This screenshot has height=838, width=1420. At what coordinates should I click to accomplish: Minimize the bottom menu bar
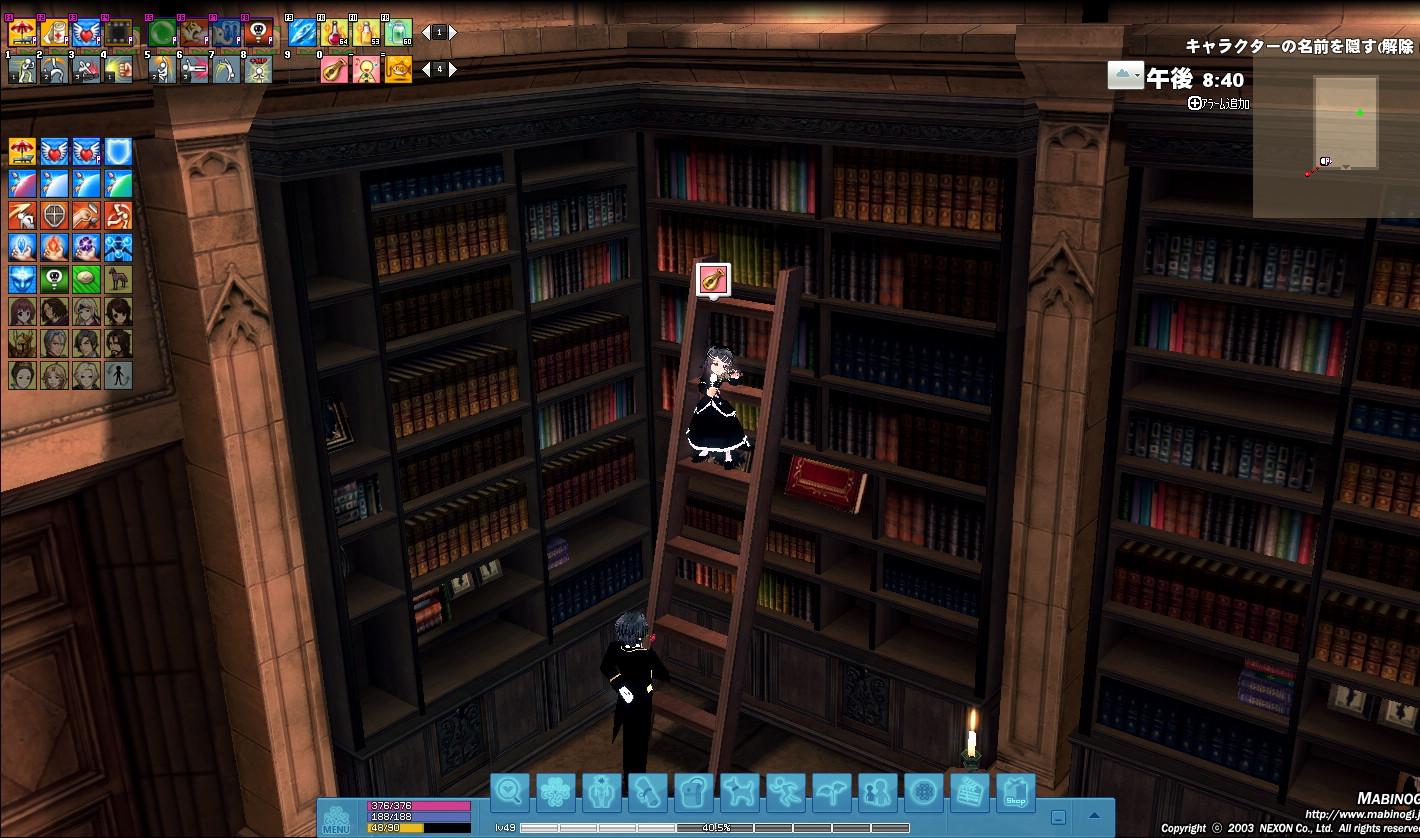tap(1058, 817)
